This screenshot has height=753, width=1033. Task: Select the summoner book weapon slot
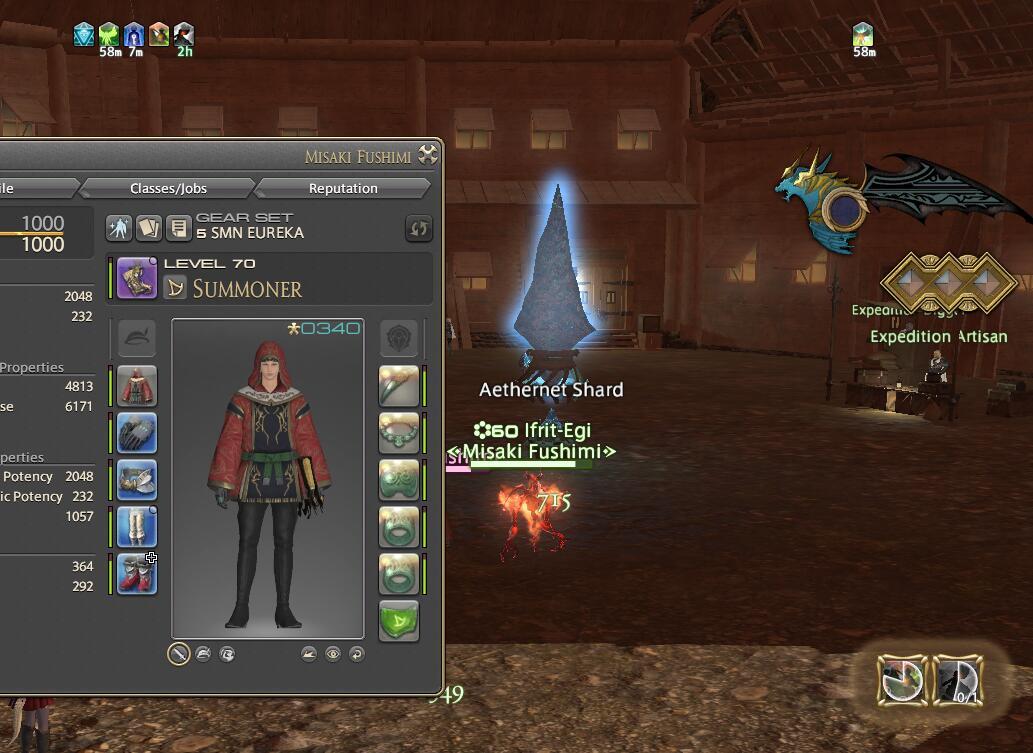pos(137,278)
